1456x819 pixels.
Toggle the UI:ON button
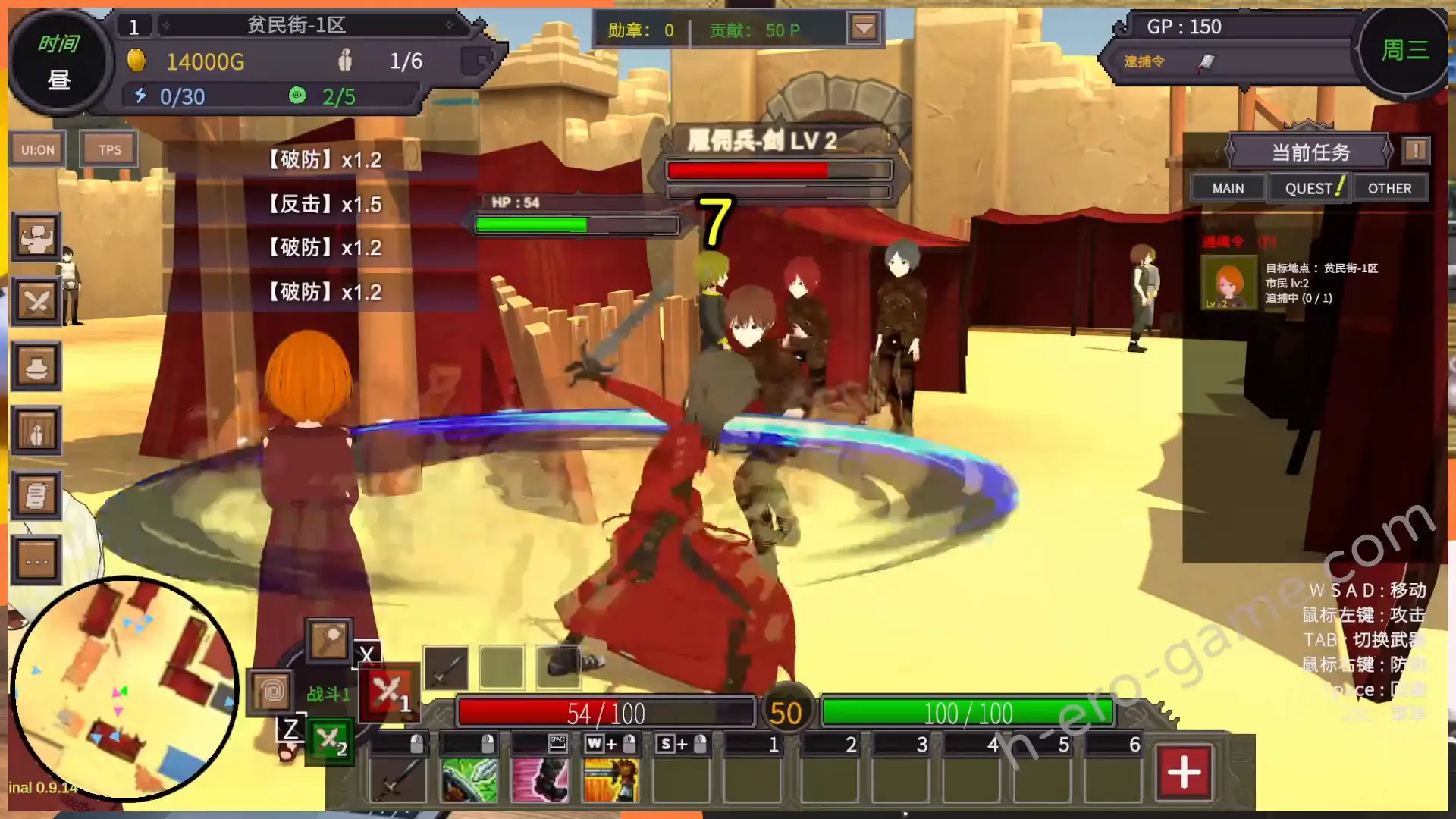(x=37, y=149)
